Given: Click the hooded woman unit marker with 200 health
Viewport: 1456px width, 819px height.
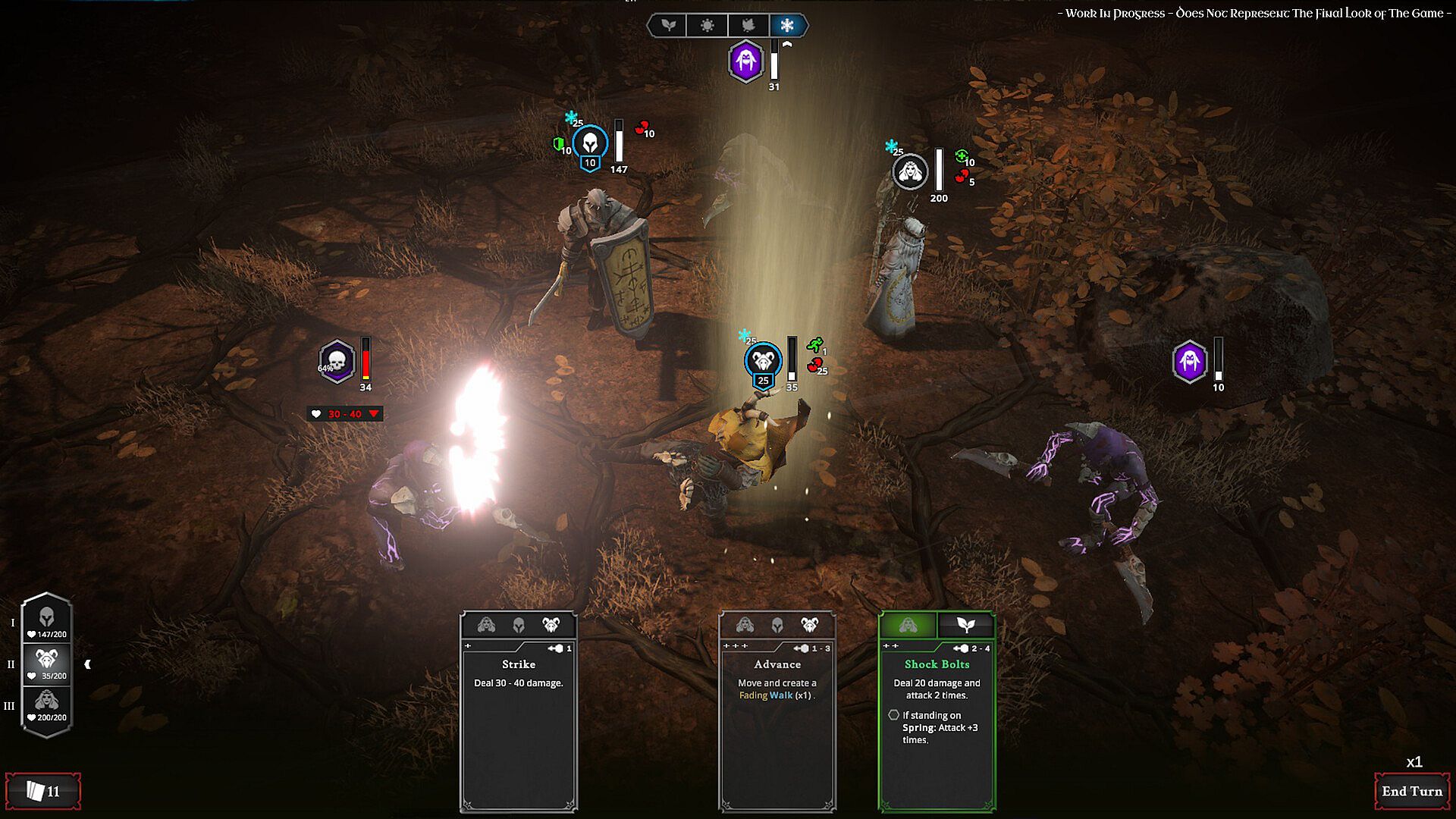Looking at the screenshot, I should 909,172.
